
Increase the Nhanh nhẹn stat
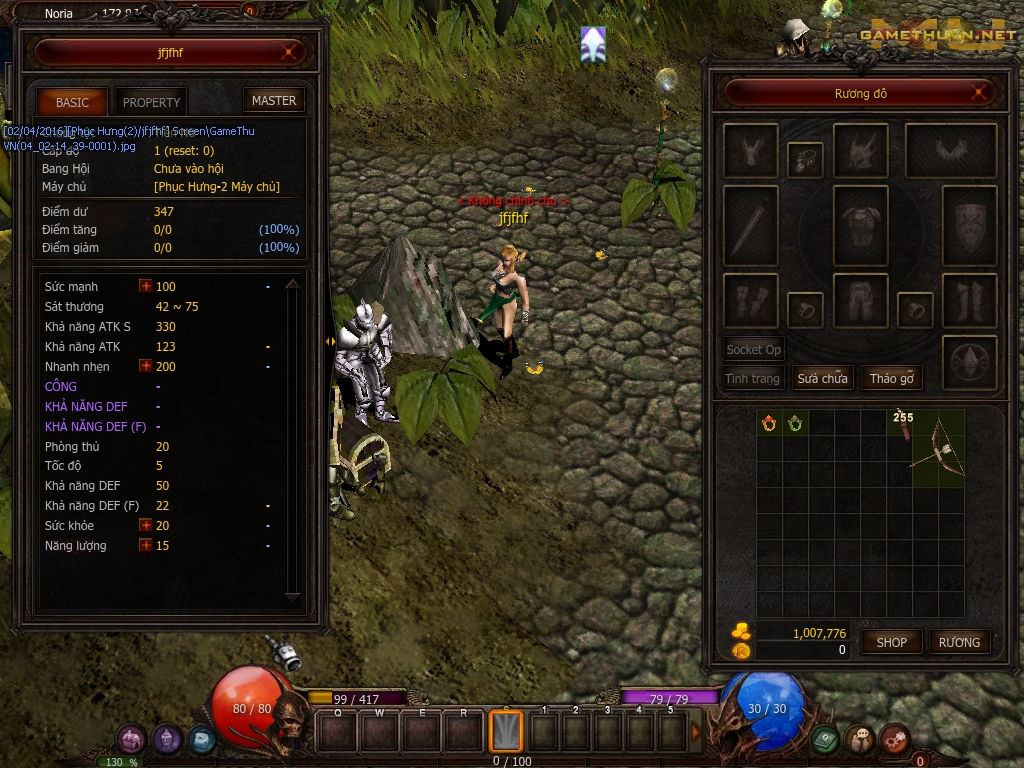point(146,367)
